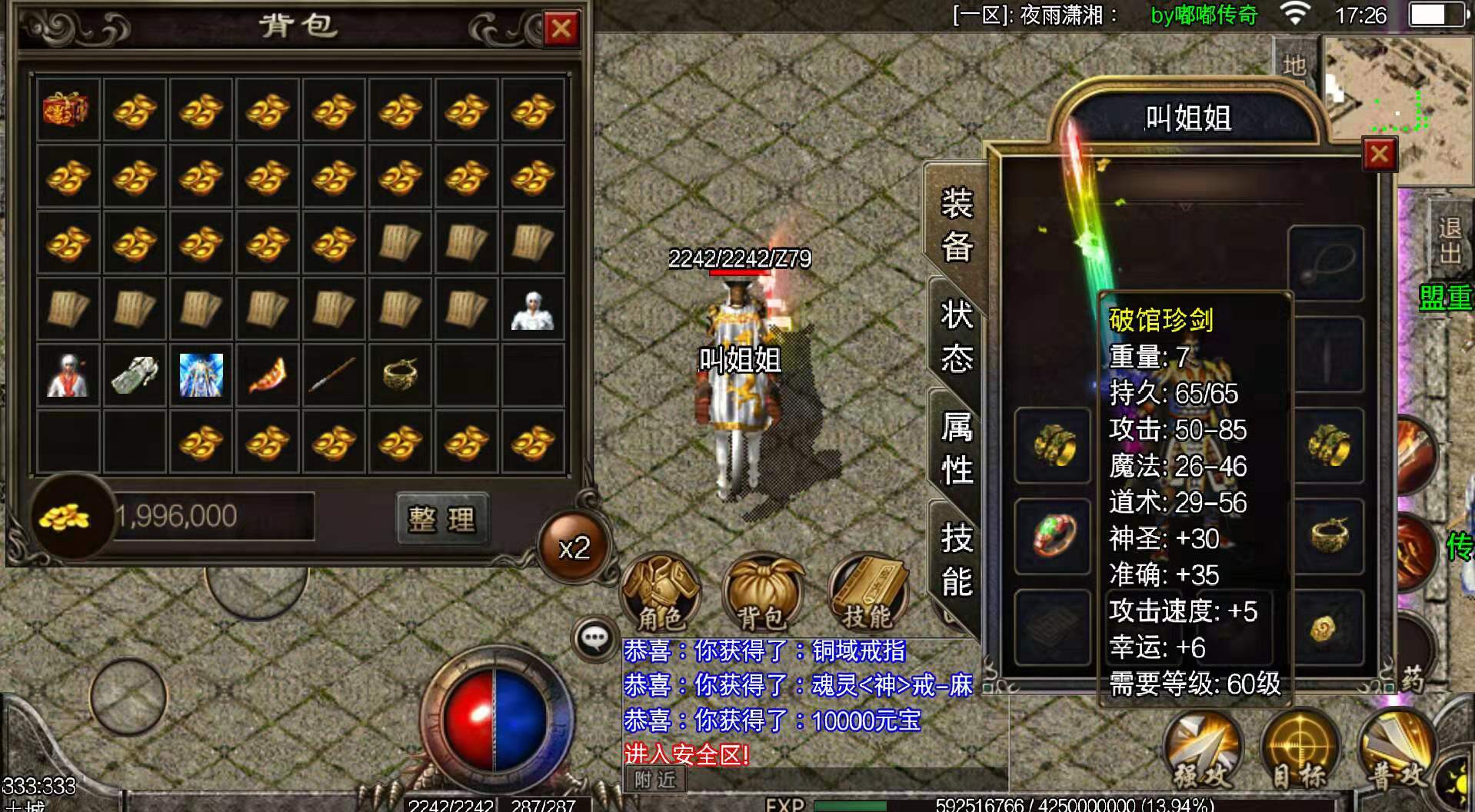Click the 整理 sort backpack button
The width and height of the screenshot is (1475, 812).
coord(441,517)
